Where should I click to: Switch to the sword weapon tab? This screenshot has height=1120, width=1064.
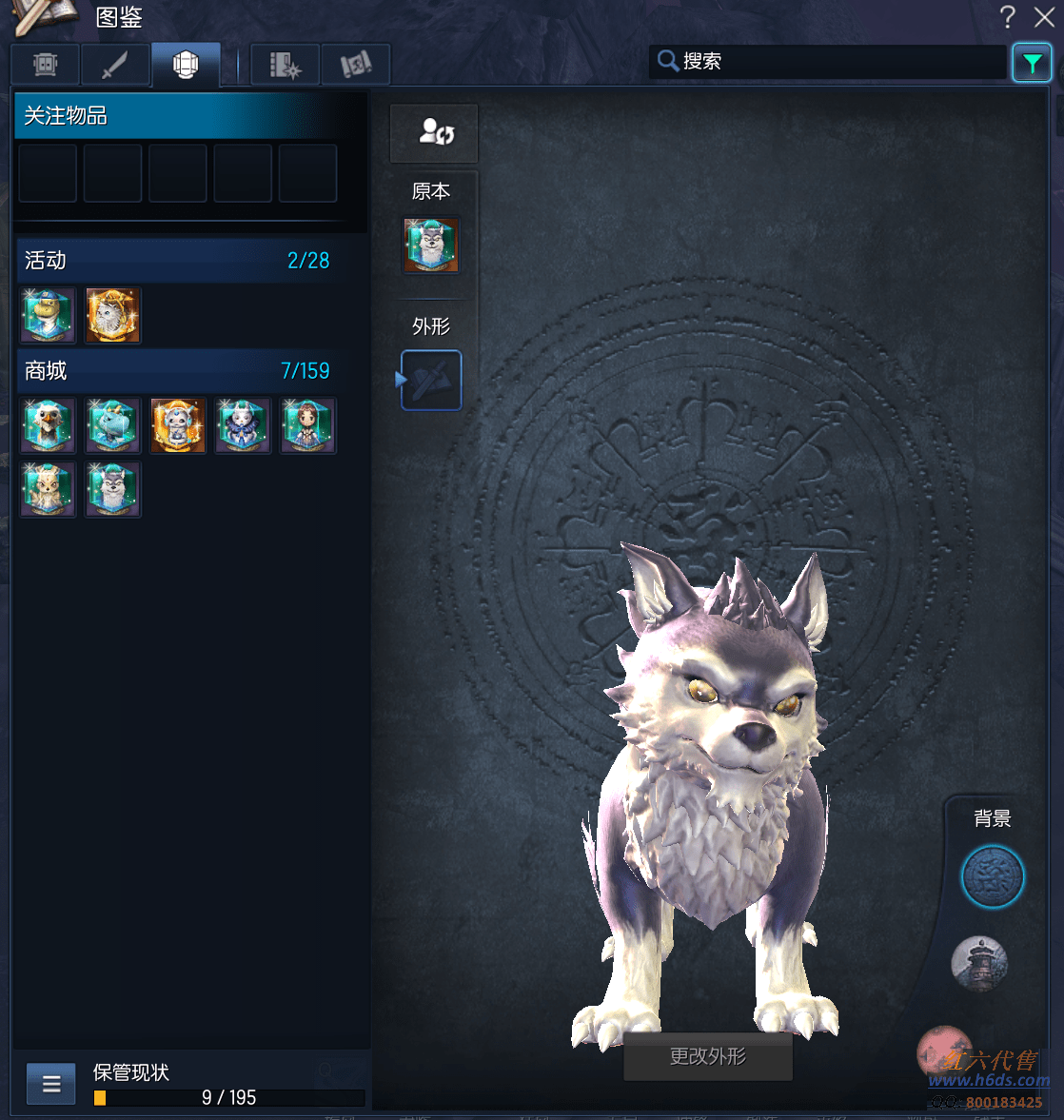(115, 65)
